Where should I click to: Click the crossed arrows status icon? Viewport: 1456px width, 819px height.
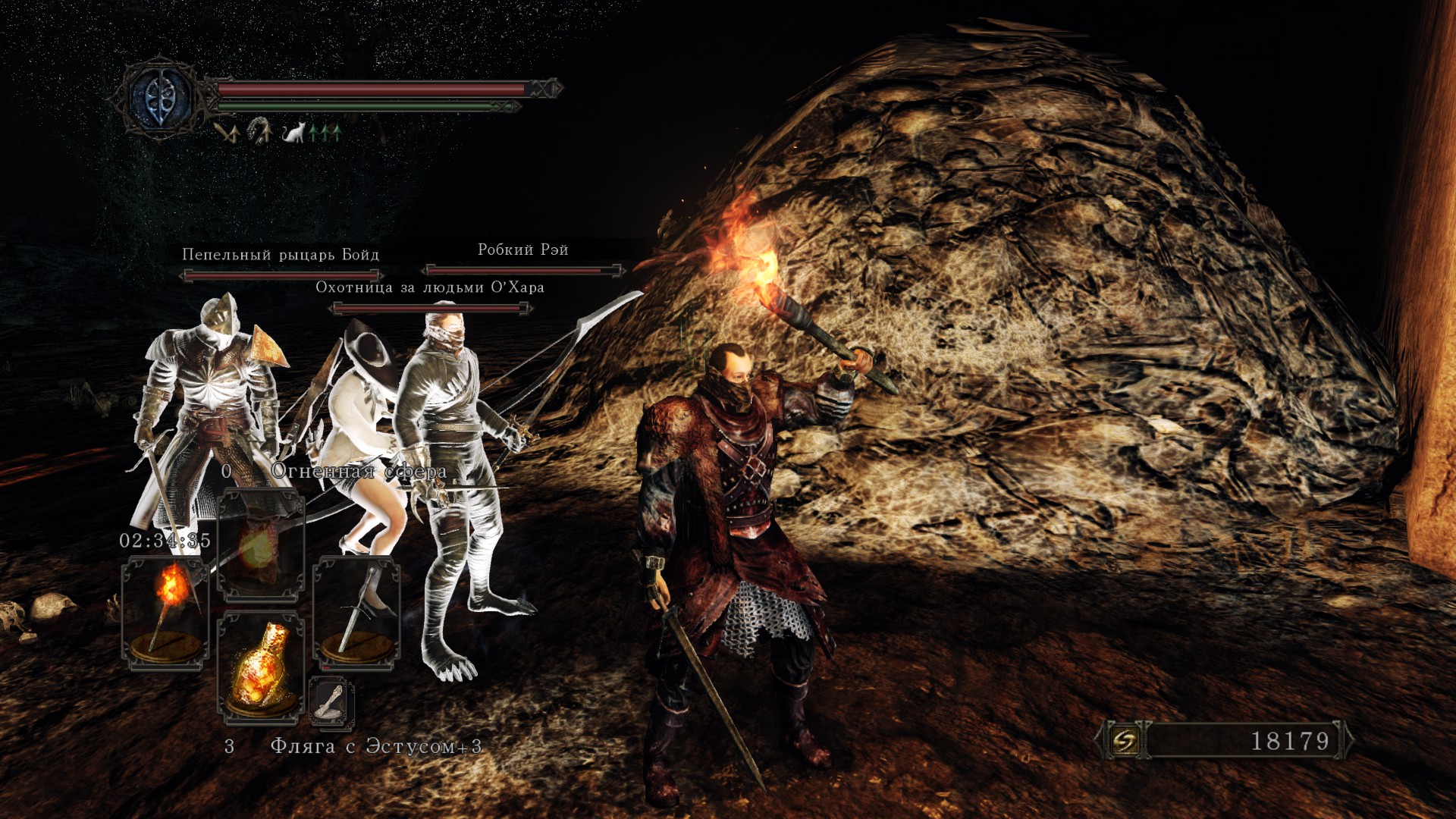coord(227,133)
